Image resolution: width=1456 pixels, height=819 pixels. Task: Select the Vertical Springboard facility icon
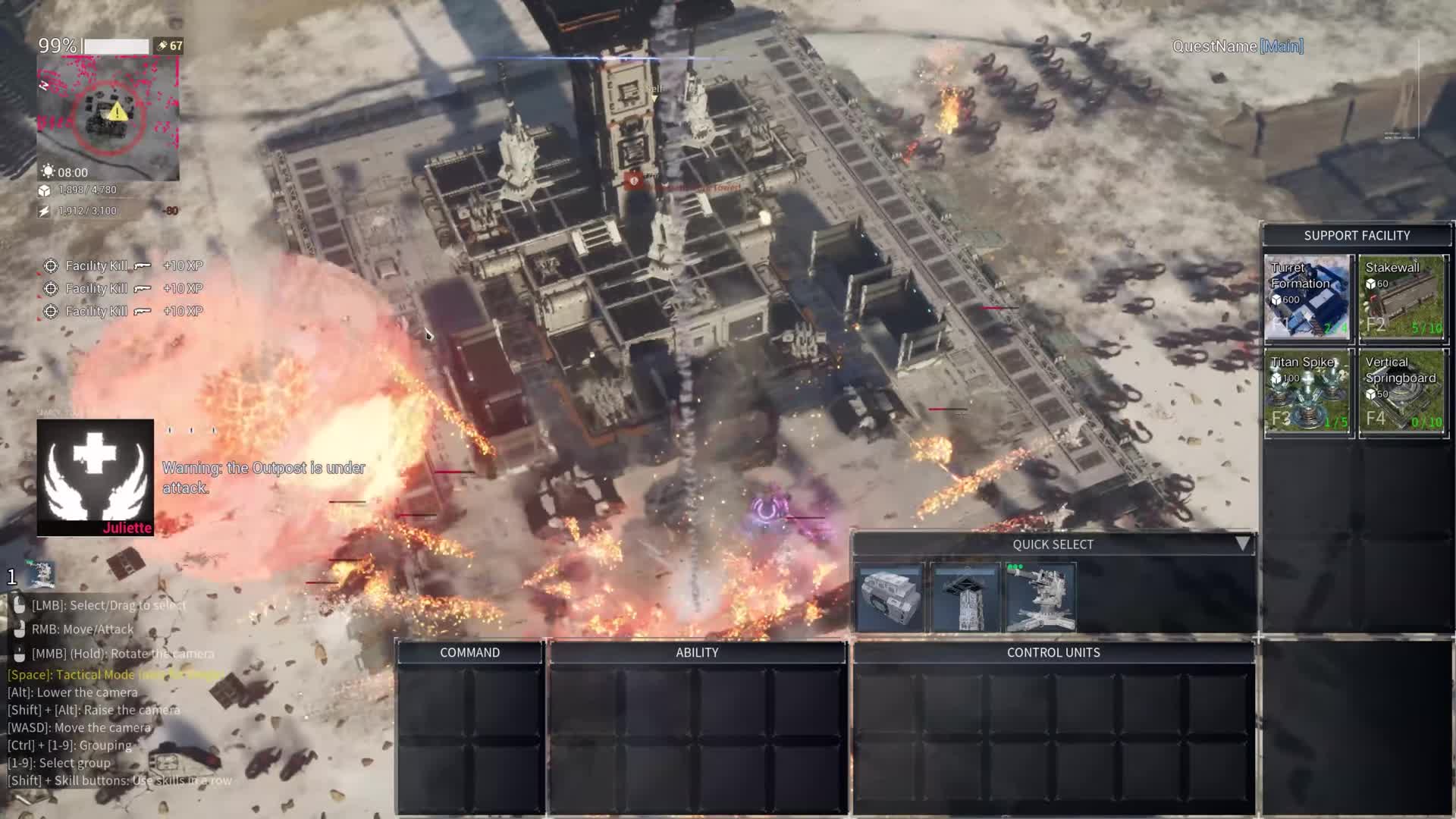tap(1403, 393)
